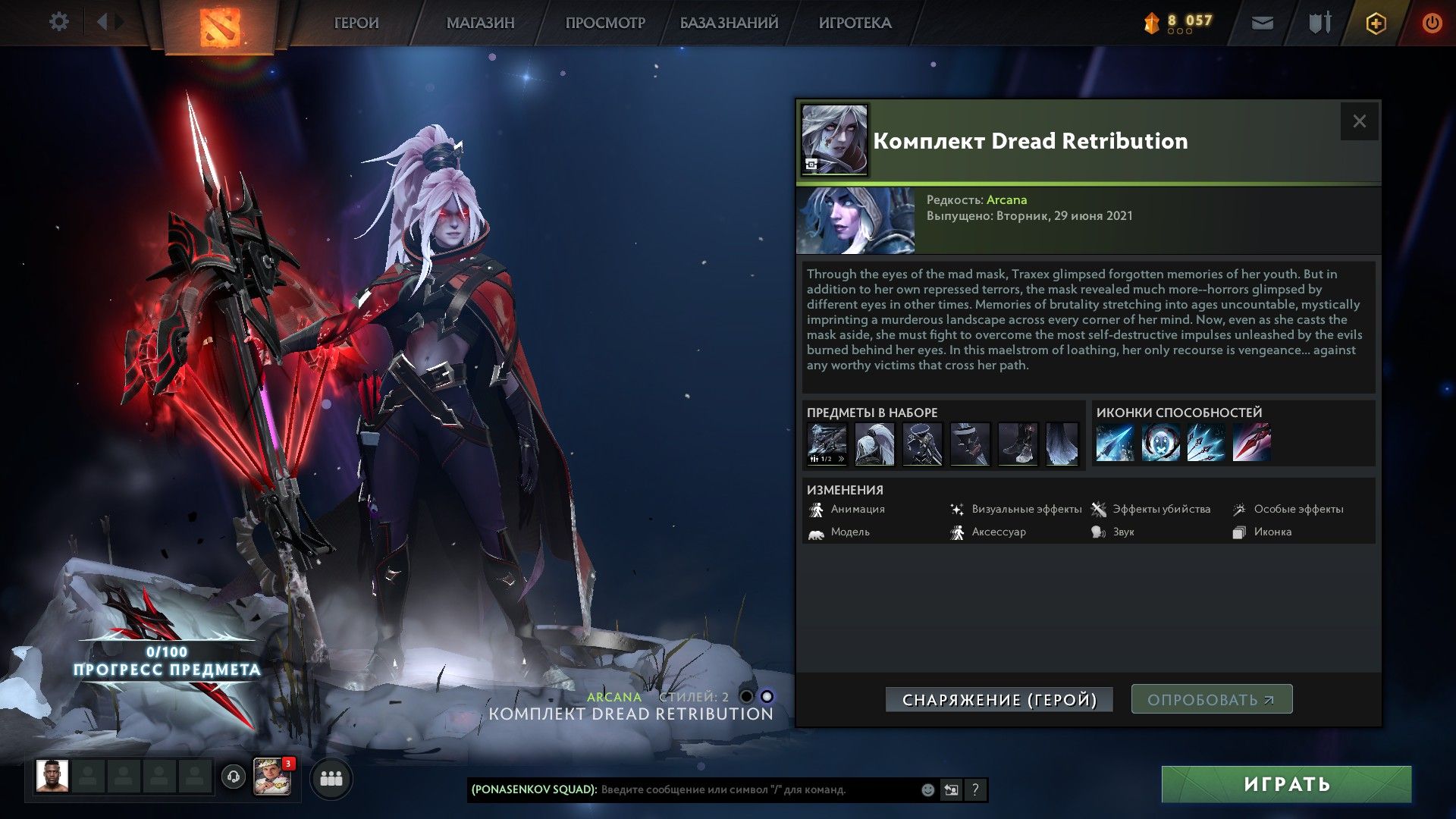
Task: Click the red power quit button
Action: (1432, 24)
